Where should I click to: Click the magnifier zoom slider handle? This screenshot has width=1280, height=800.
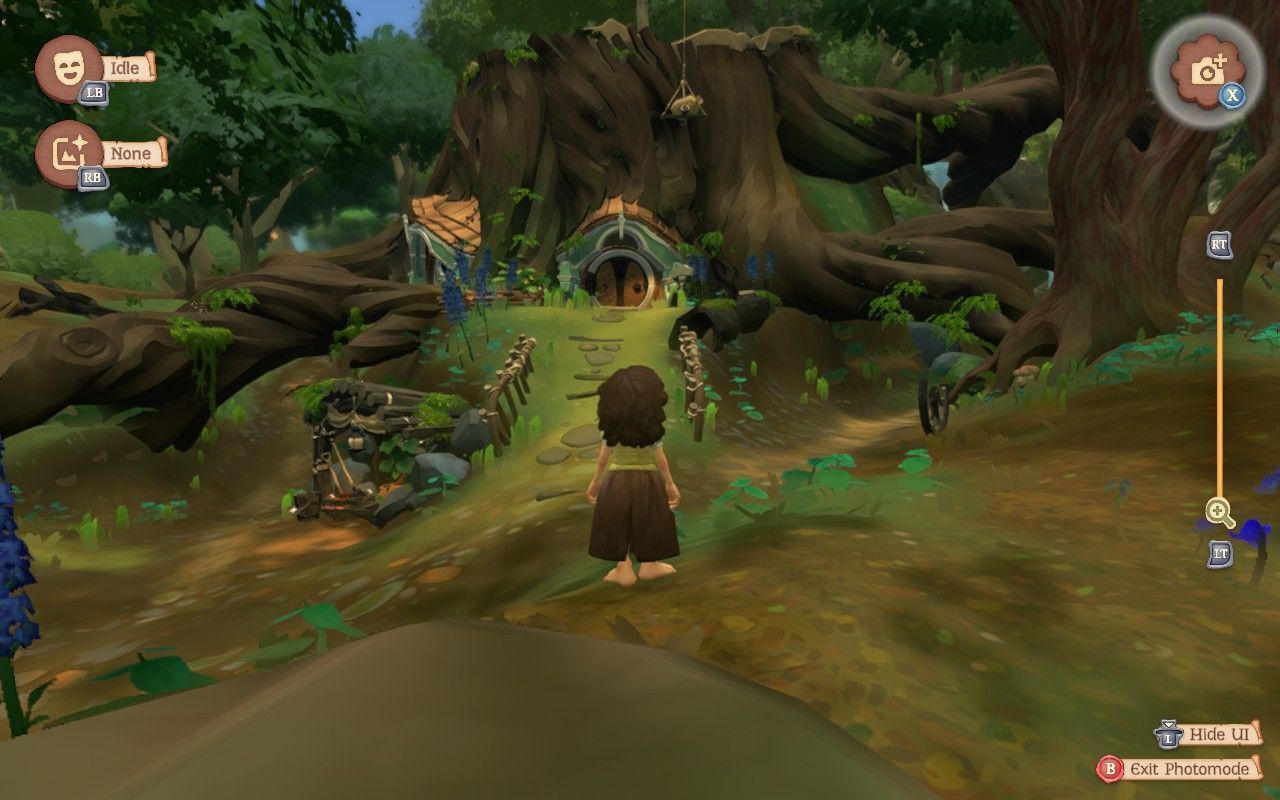click(1219, 513)
